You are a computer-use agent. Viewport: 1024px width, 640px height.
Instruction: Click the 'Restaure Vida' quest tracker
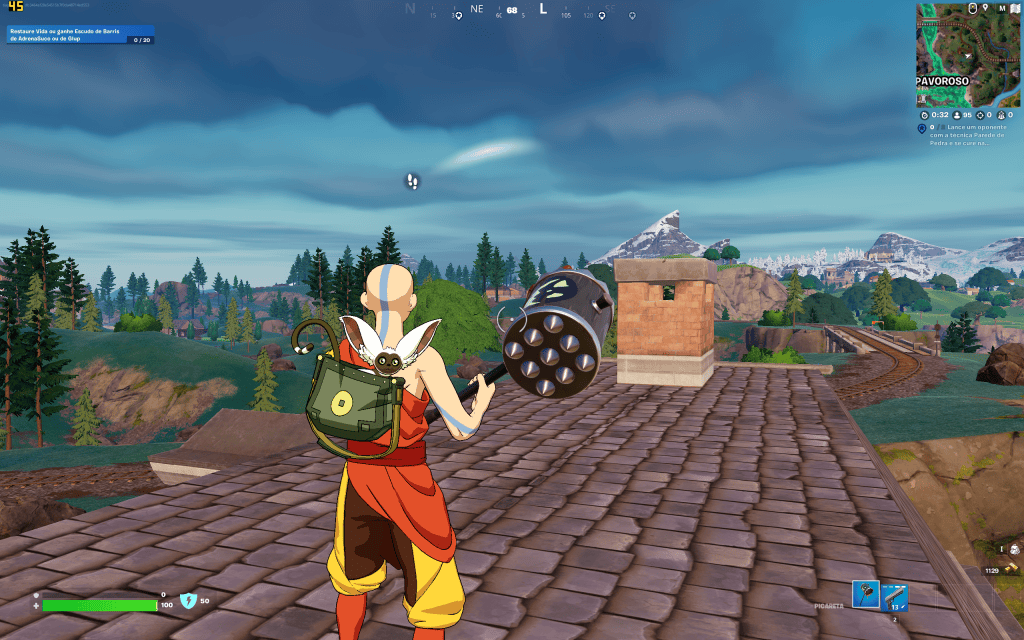point(80,35)
